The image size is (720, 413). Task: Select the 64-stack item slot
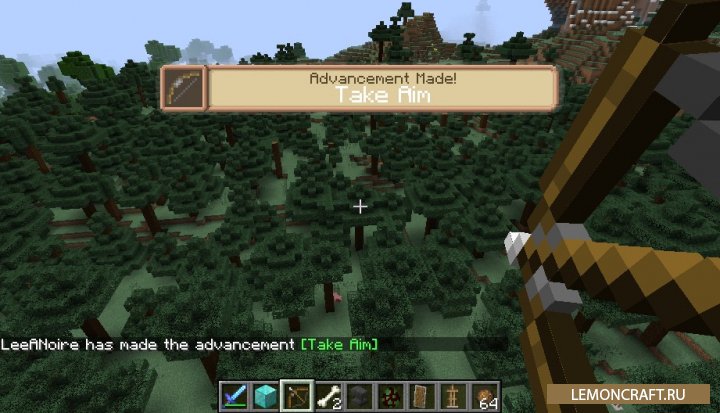[488, 396]
